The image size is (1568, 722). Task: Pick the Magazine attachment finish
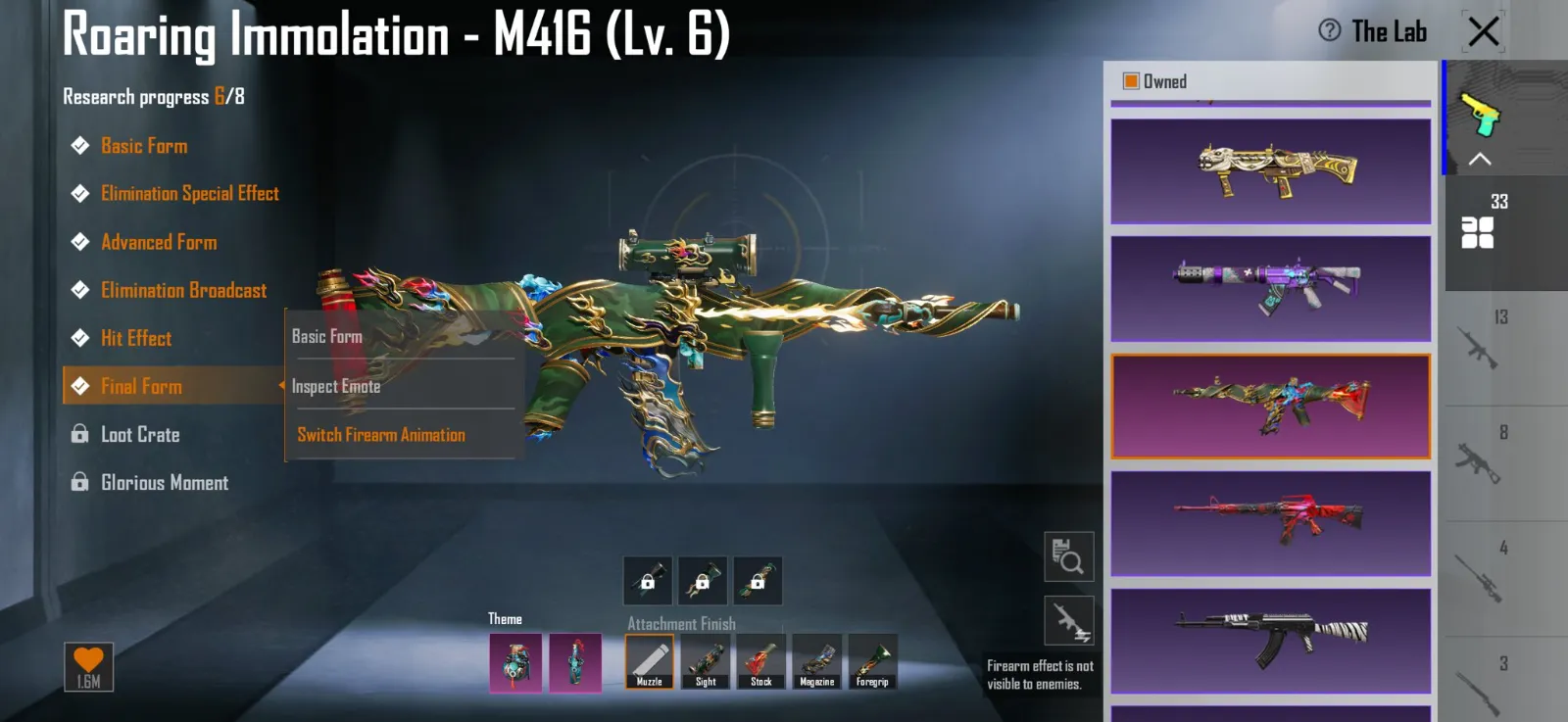(817, 661)
